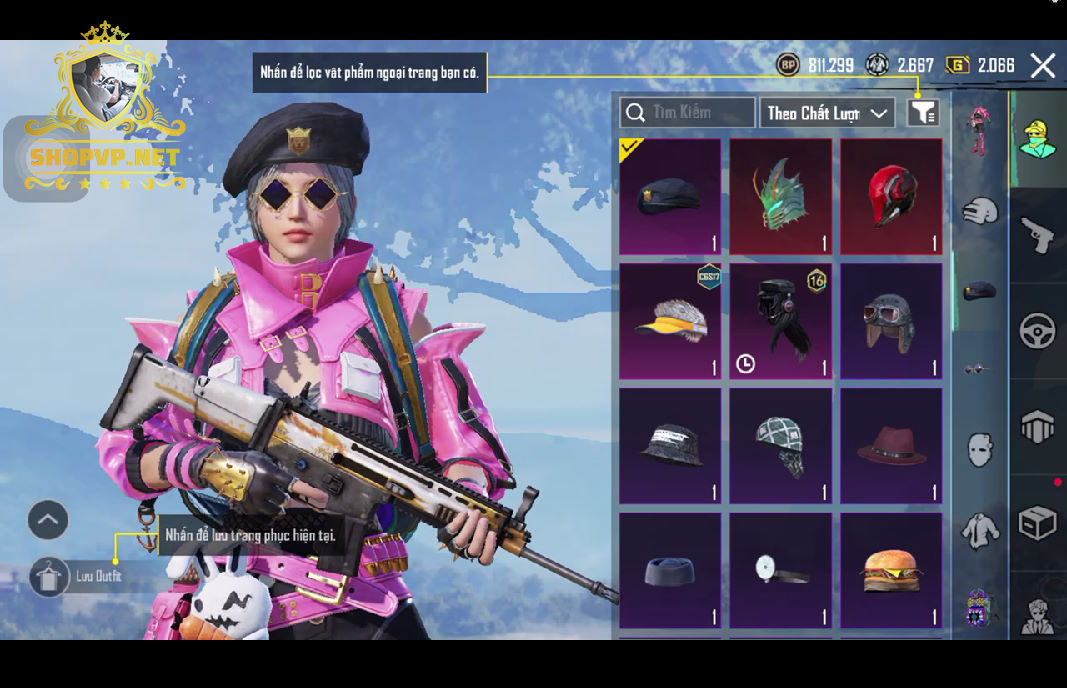Open the Theo Chất Lượng sort dropdown
Image resolution: width=1067 pixels, height=688 pixels.
point(826,113)
